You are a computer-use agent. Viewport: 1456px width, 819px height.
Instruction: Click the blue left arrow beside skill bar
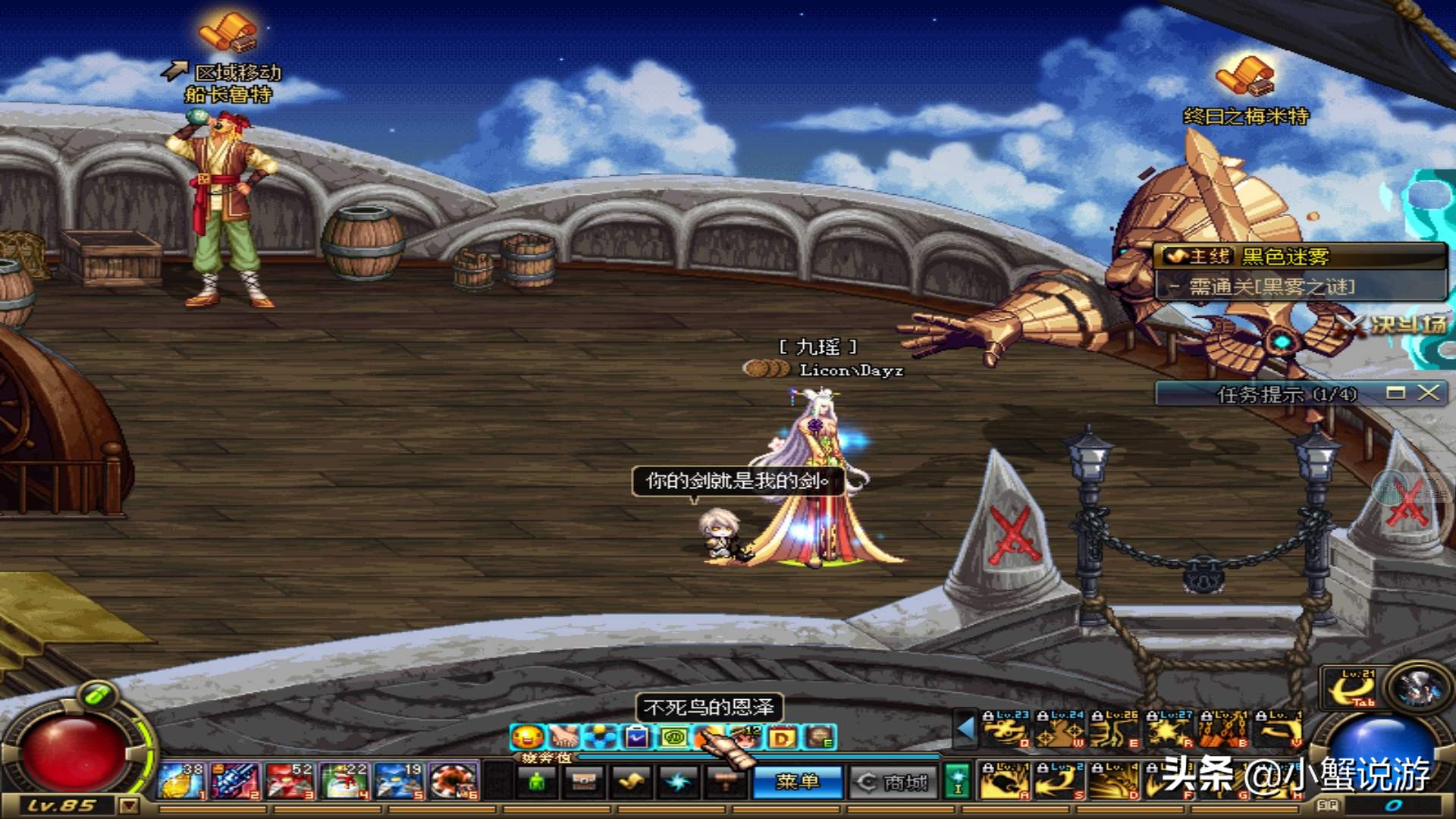(x=965, y=729)
